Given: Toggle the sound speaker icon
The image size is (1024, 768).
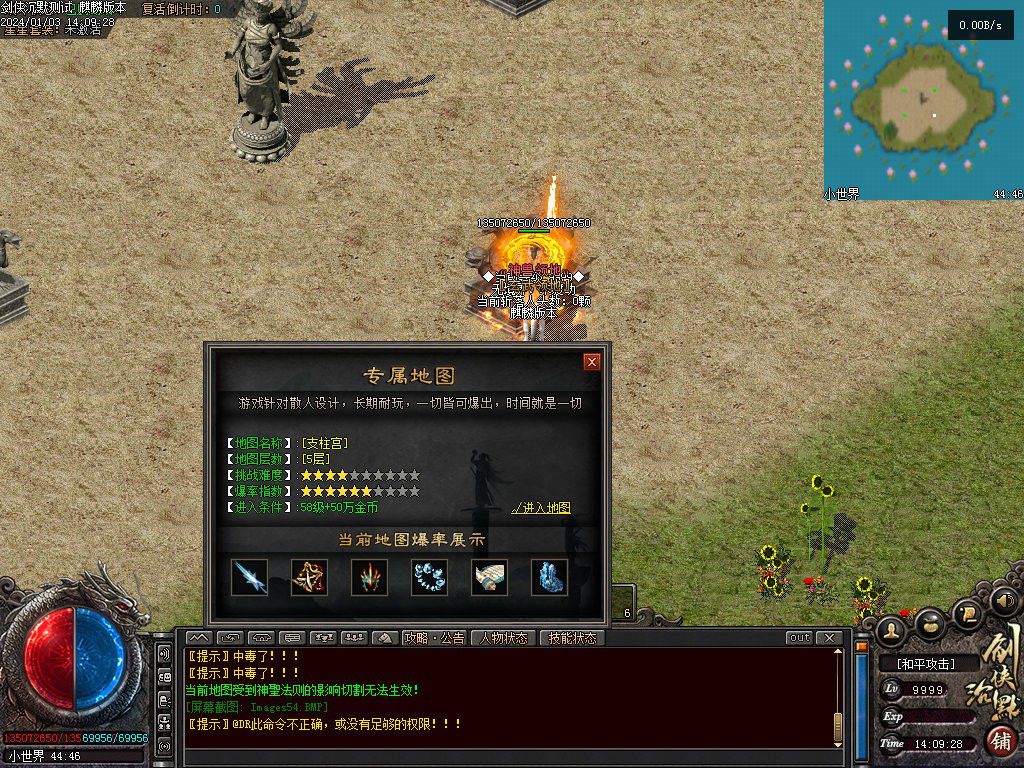Looking at the screenshot, I should click(x=1005, y=601).
